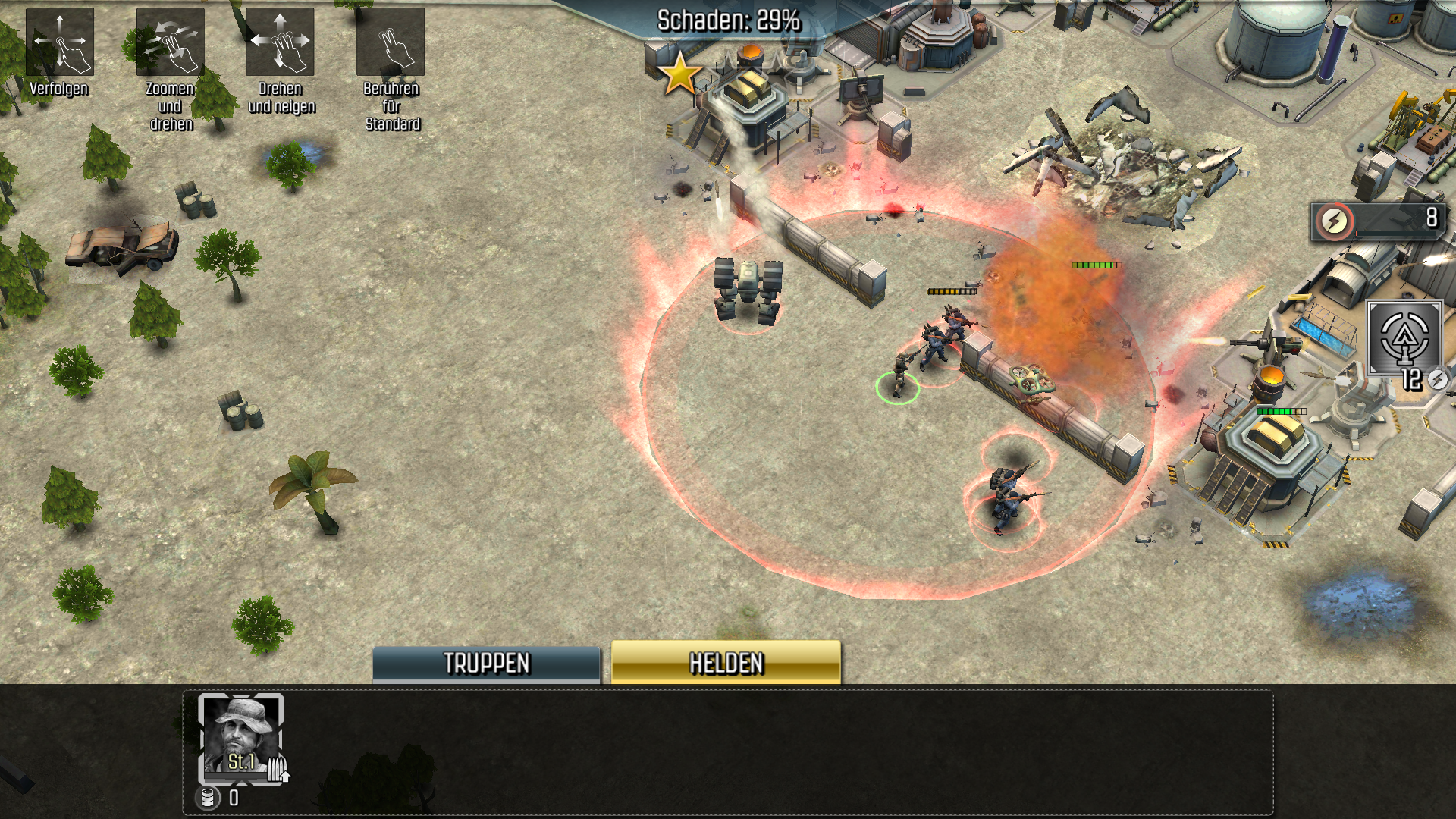Image resolution: width=1456 pixels, height=819 pixels.
Task: Activate the Verfolgen camera mode
Action: point(60,42)
